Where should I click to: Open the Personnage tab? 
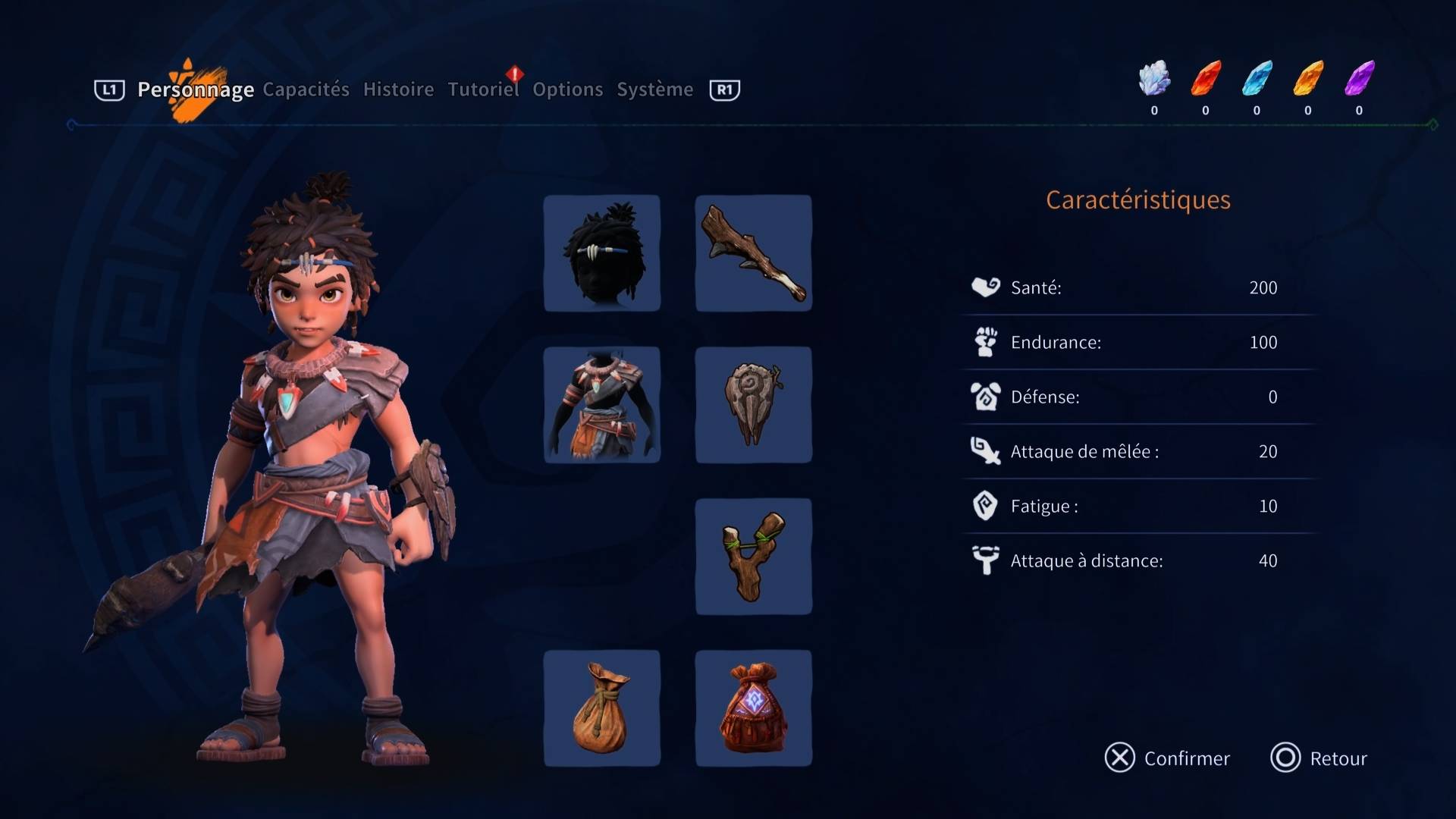click(x=195, y=89)
